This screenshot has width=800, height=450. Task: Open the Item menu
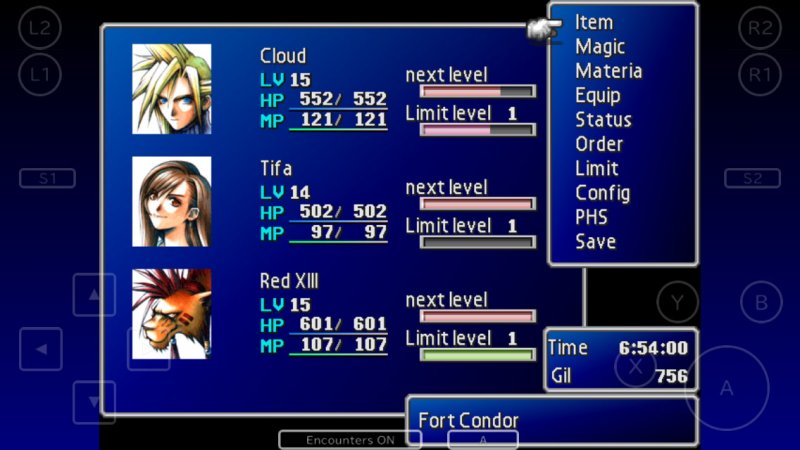pos(594,22)
